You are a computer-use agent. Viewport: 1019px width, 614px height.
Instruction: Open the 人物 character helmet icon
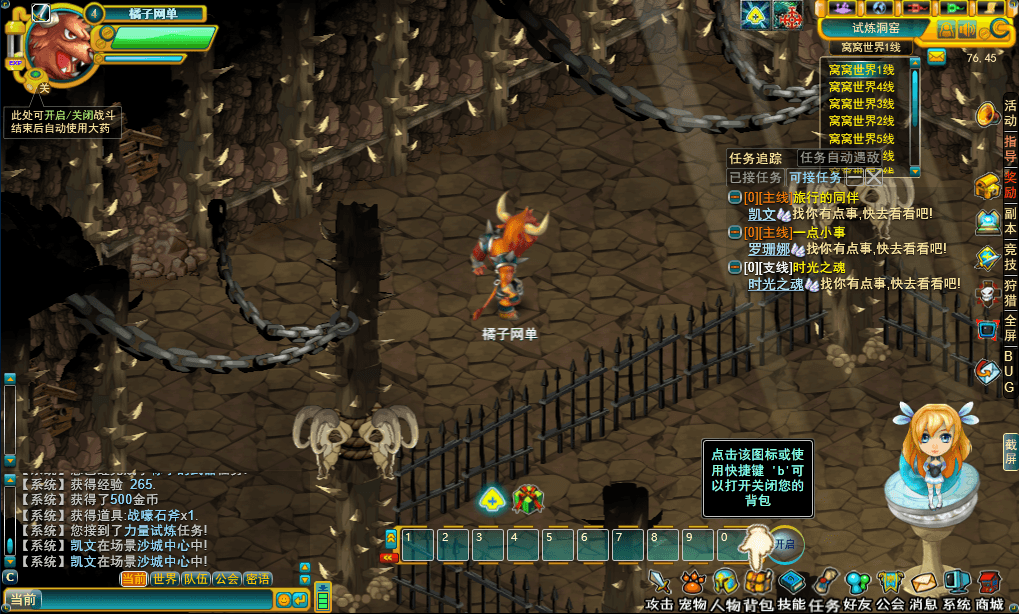pyautogui.click(x=725, y=583)
